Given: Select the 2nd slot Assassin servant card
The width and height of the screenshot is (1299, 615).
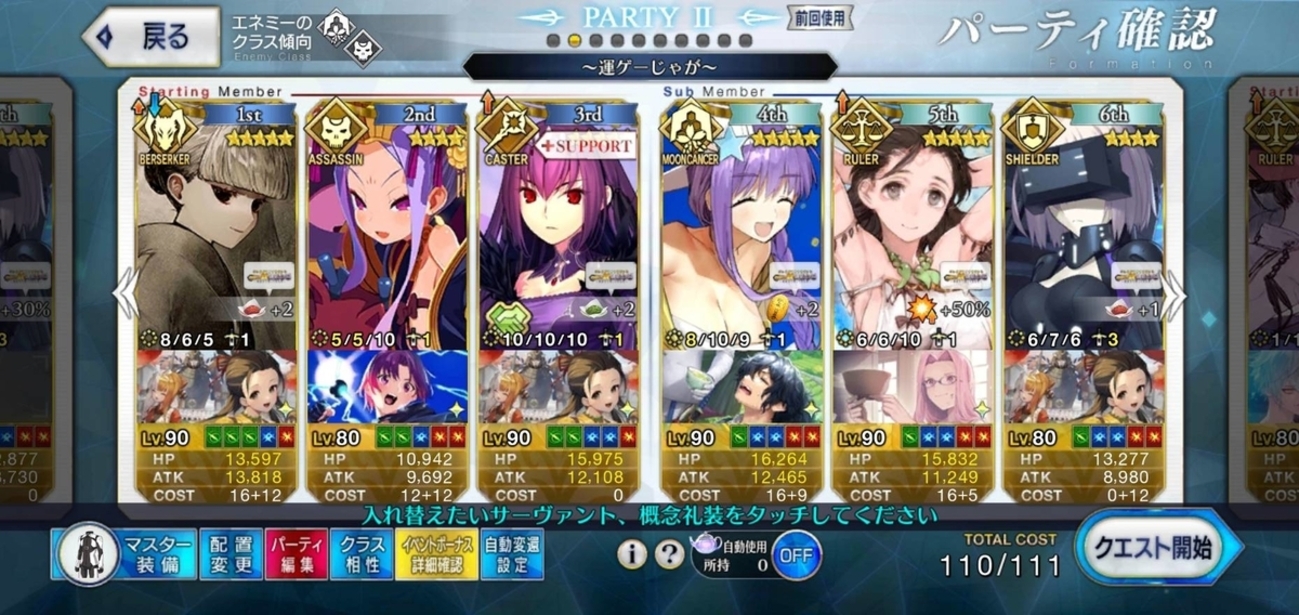Looking at the screenshot, I should [x=387, y=230].
